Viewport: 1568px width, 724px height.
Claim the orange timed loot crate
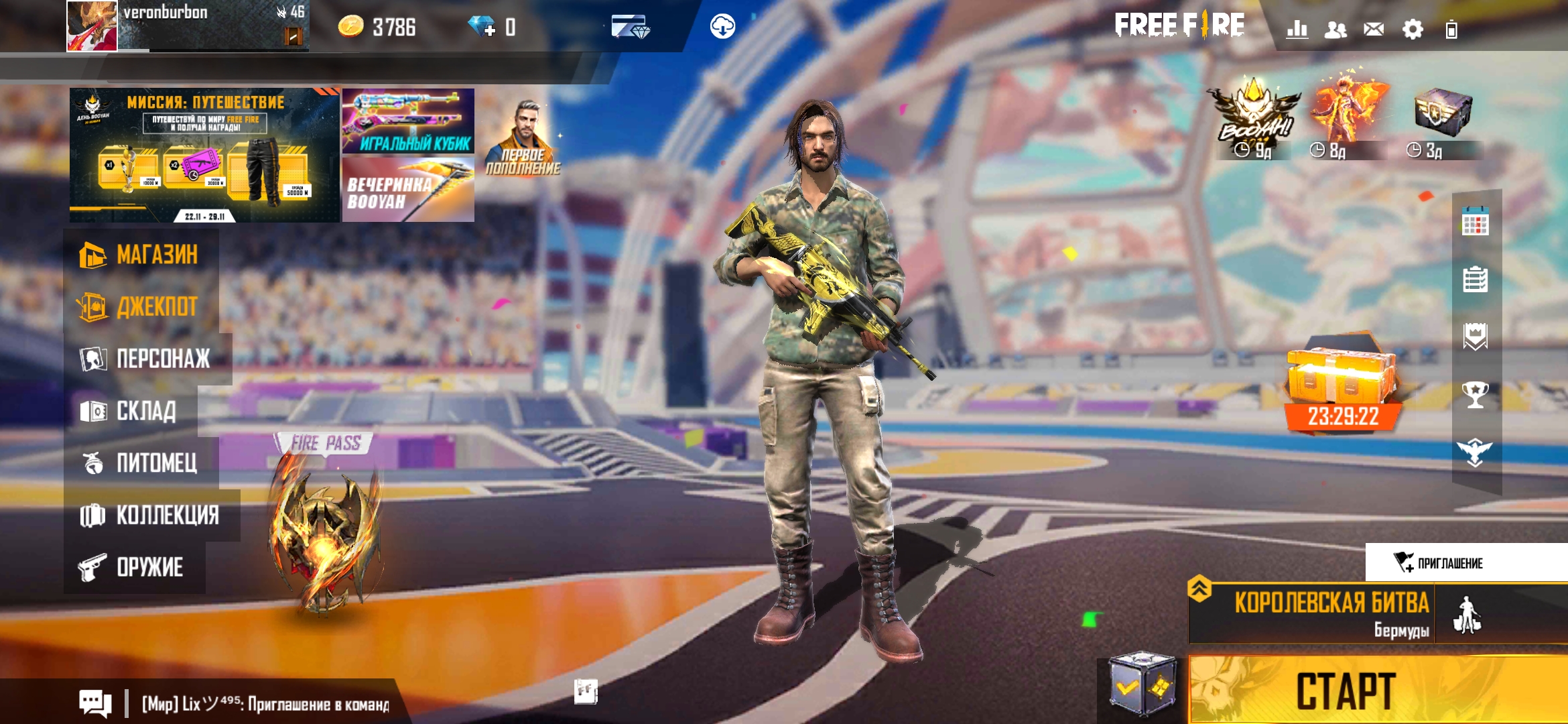point(1343,385)
